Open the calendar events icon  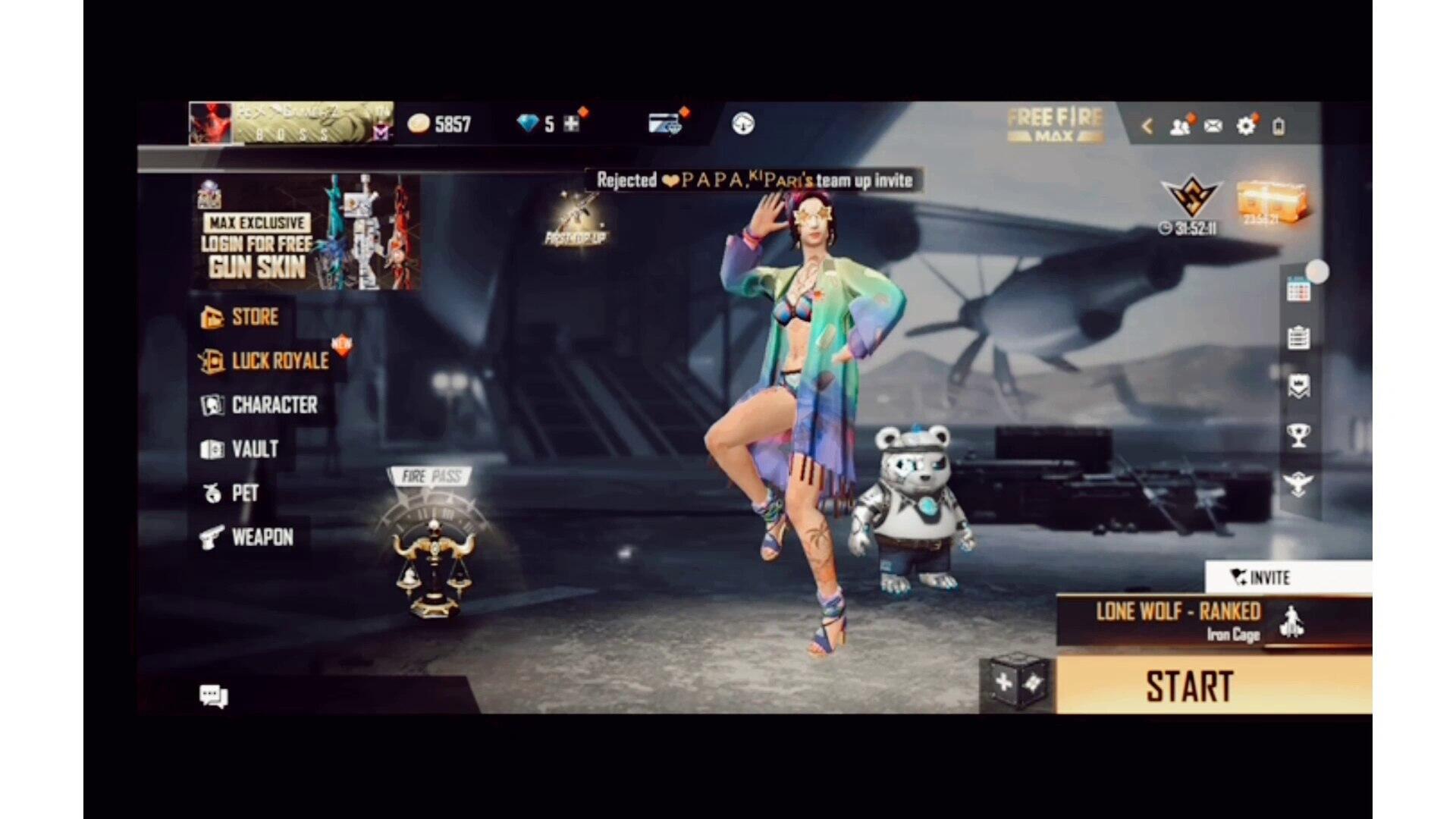click(1298, 289)
